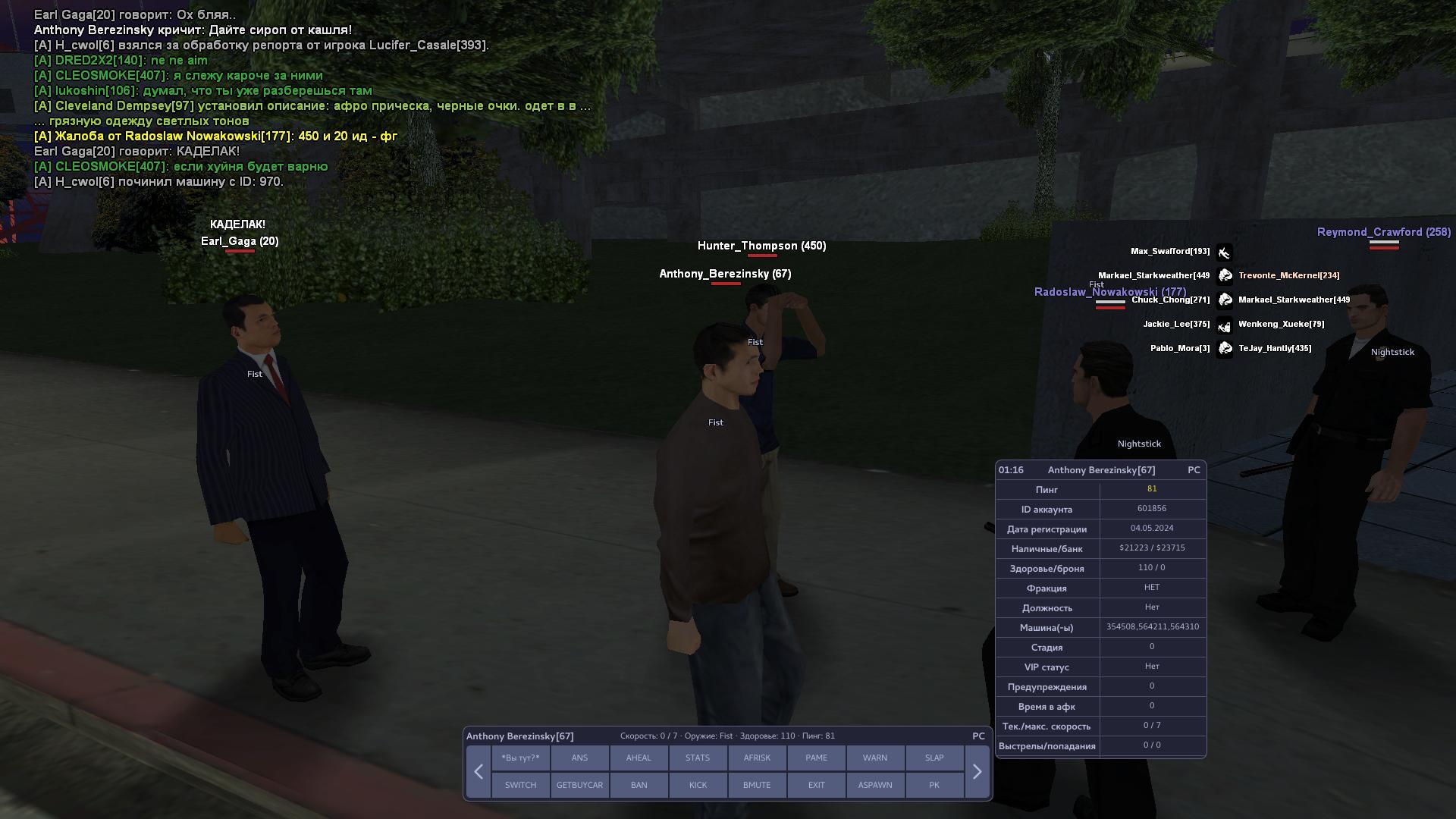Click the PK button

pos(934,785)
